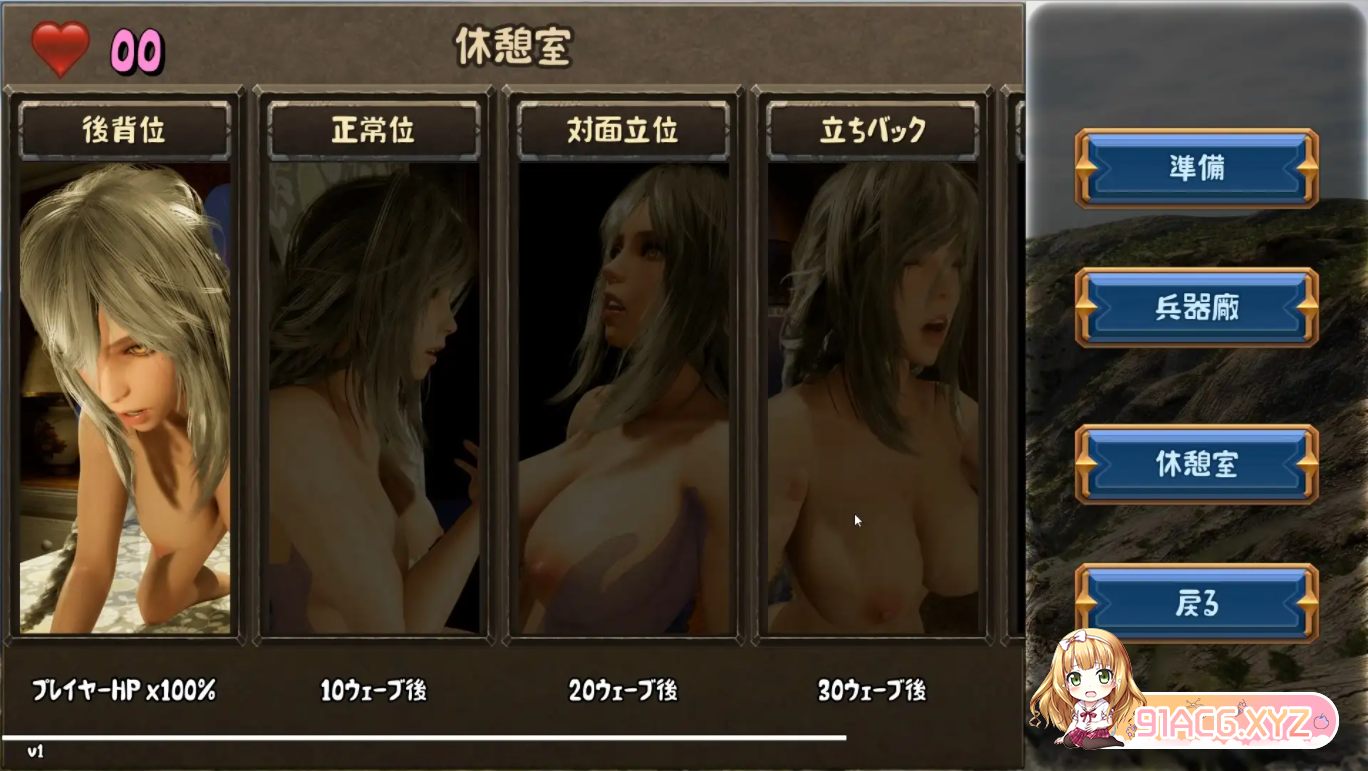1368x771 pixels.
Task: Select the 休憩室 option
Action: [1196, 466]
